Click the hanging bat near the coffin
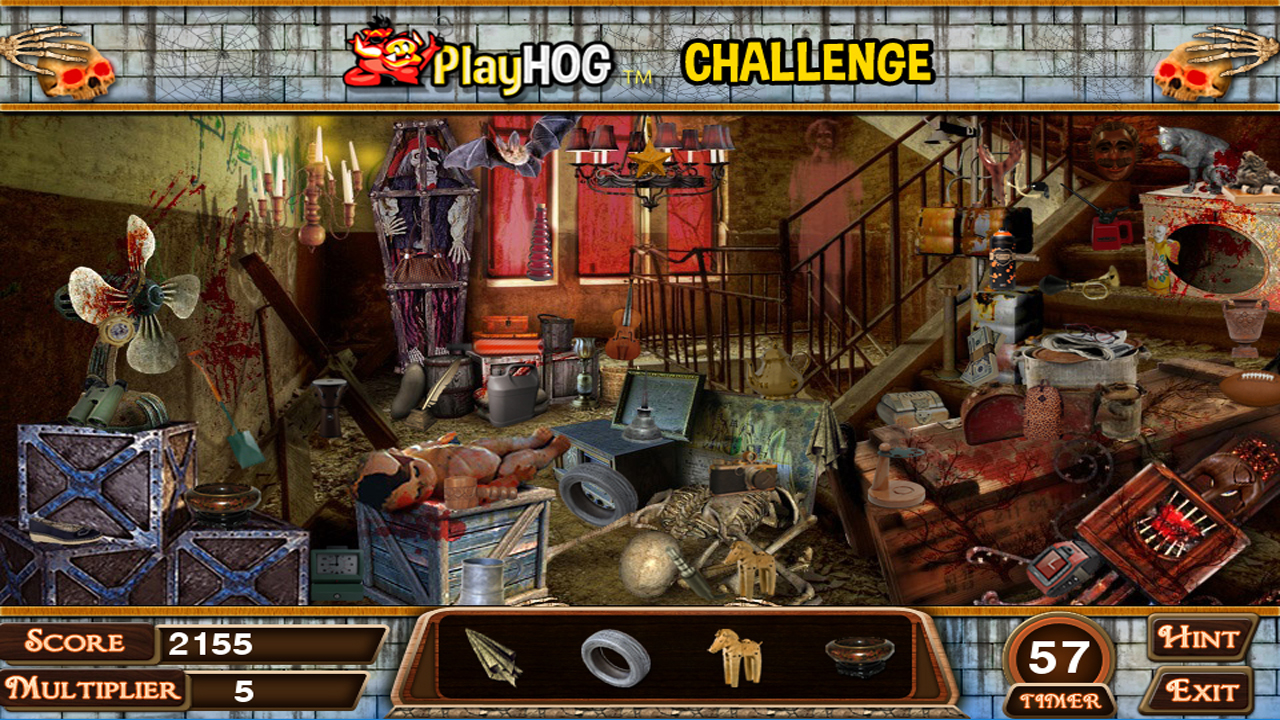The height and width of the screenshot is (720, 1280). coord(508,152)
